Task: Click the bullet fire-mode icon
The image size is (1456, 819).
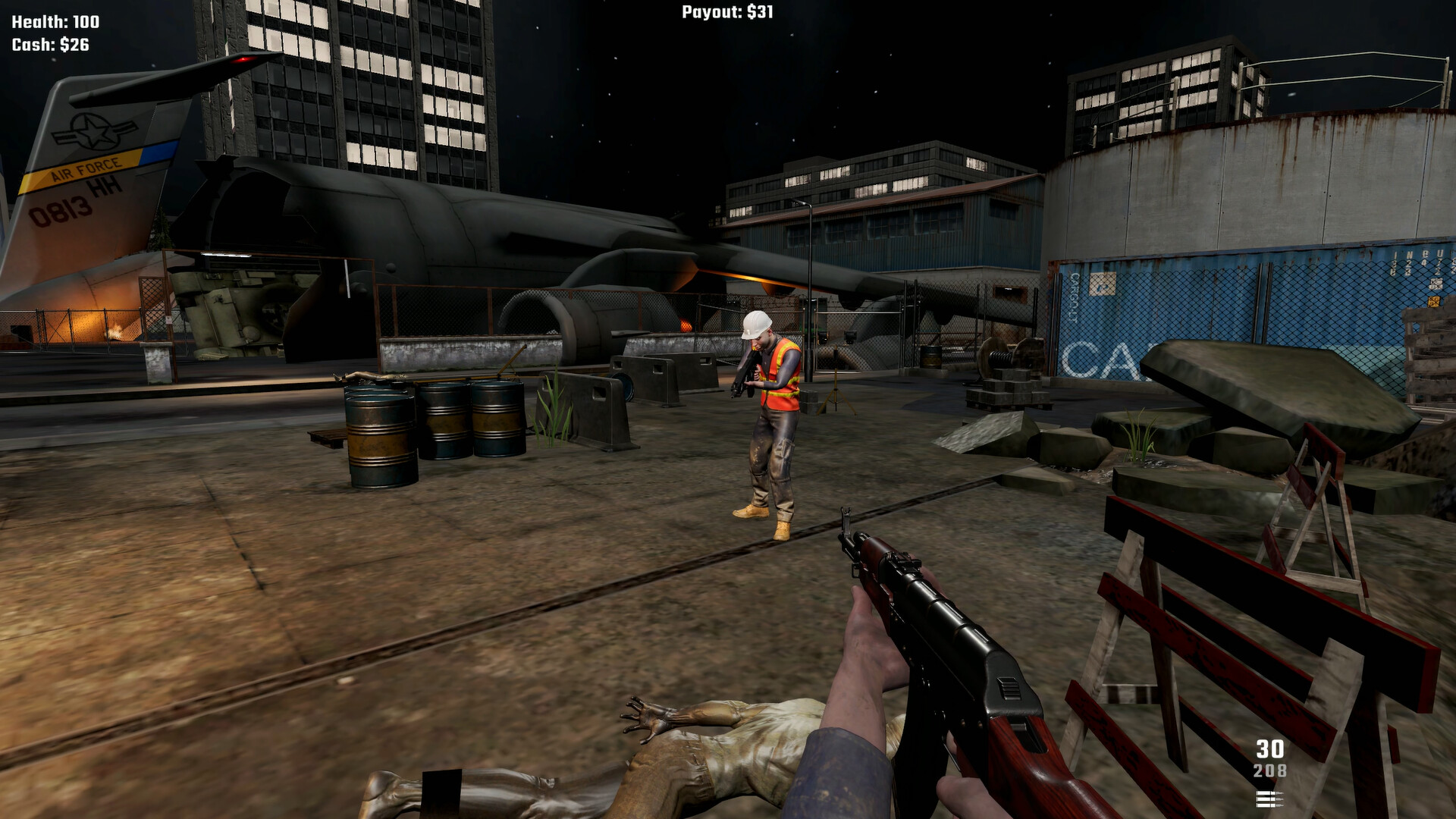Action: point(1269,798)
